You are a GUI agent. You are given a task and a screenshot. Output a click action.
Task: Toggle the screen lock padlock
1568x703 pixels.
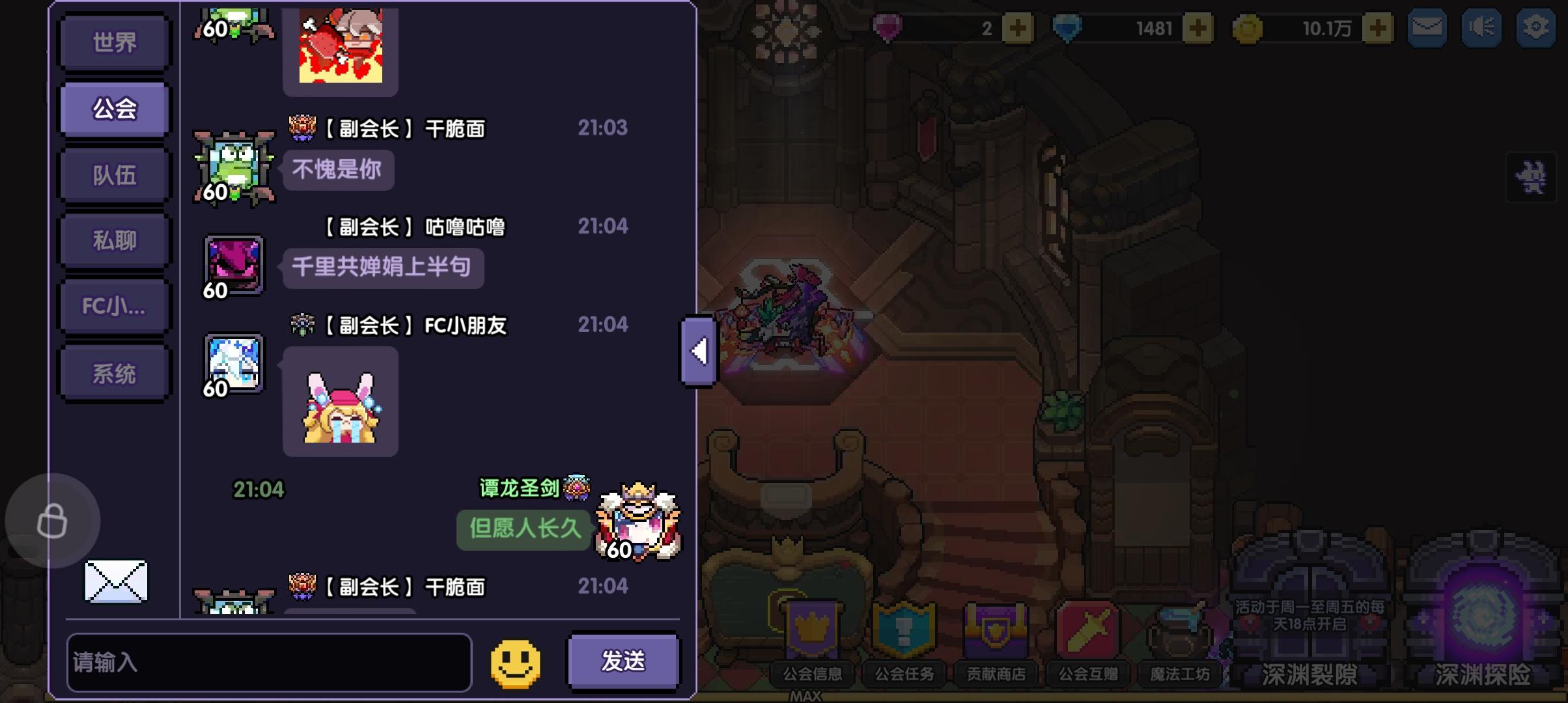coord(53,521)
